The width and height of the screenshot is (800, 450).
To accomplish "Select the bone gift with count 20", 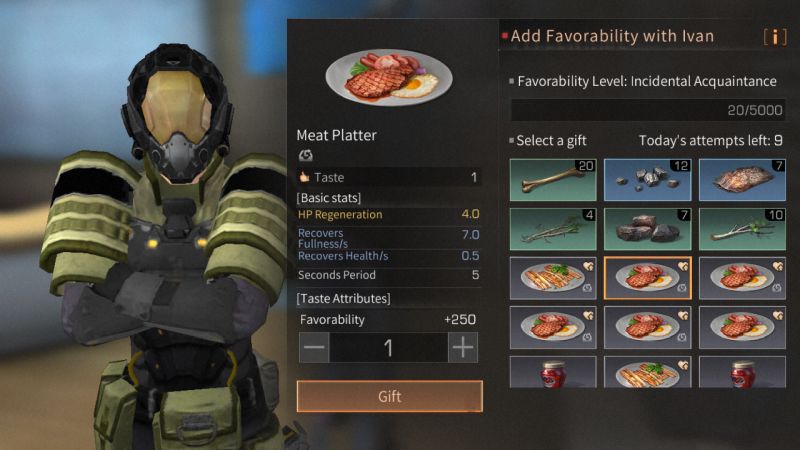I will [553, 178].
